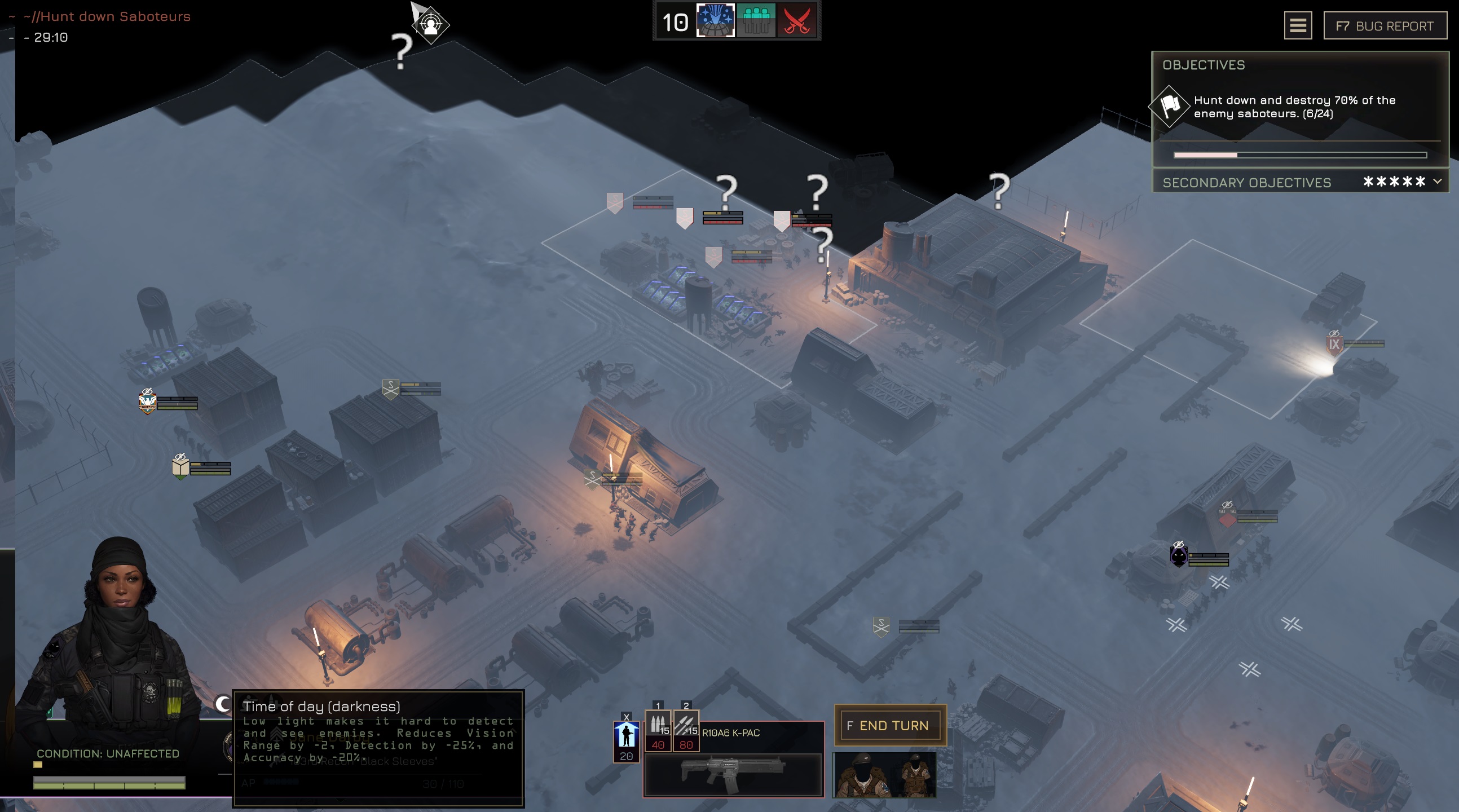Select the winged-emblem unit marker
The width and height of the screenshot is (1459, 812).
[x=147, y=402]
